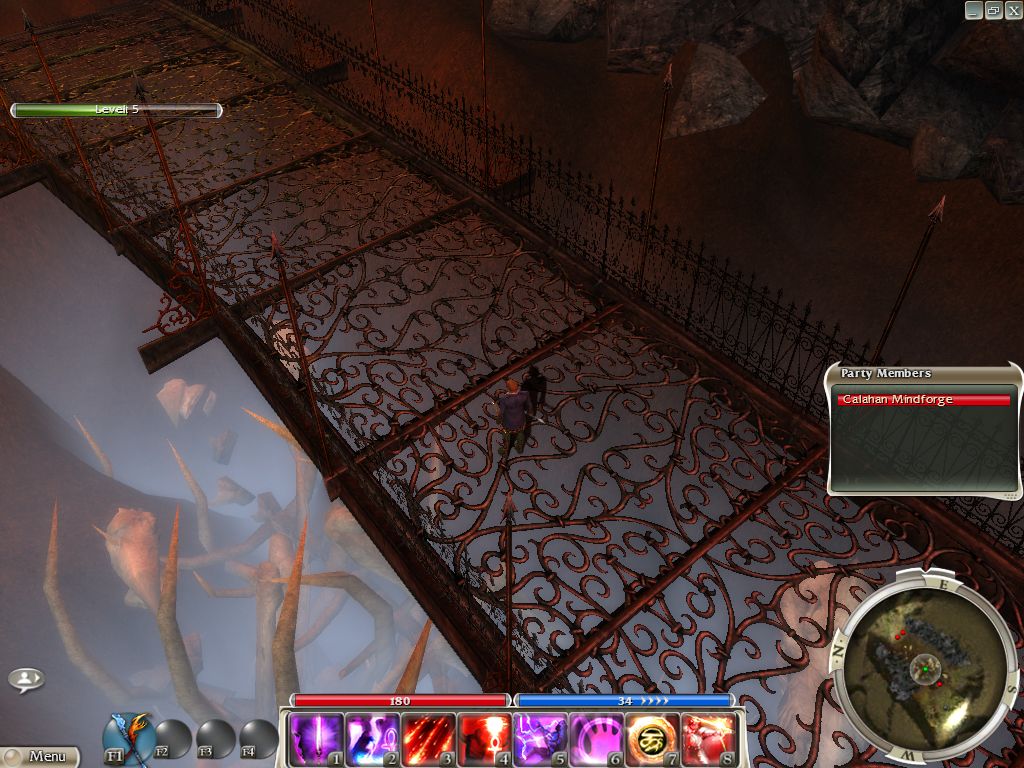Switch to the empty F4 weapon set

[258, 739]
